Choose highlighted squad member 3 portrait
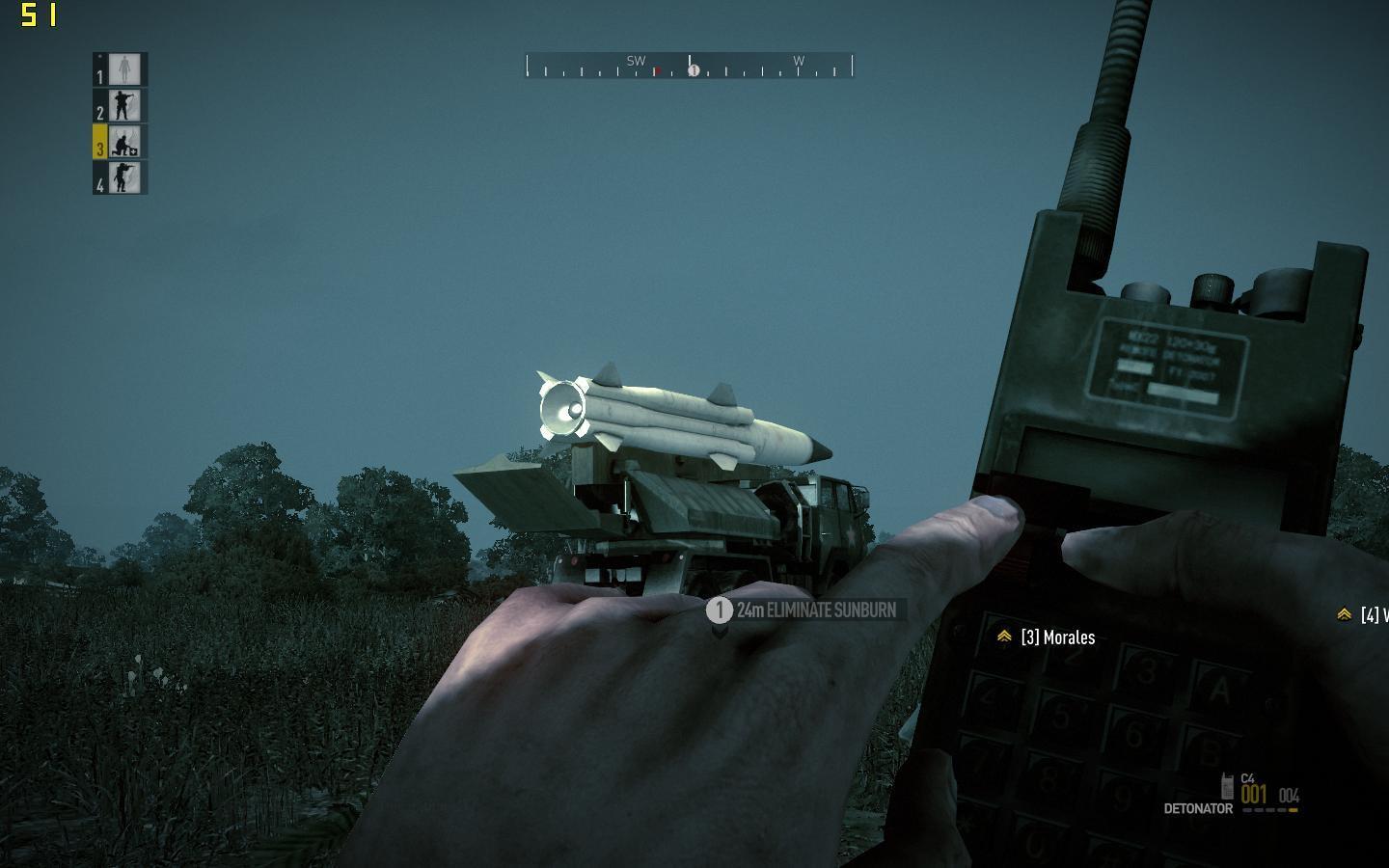This screenshot has width=1389, height=868. (x=124, y=142)
